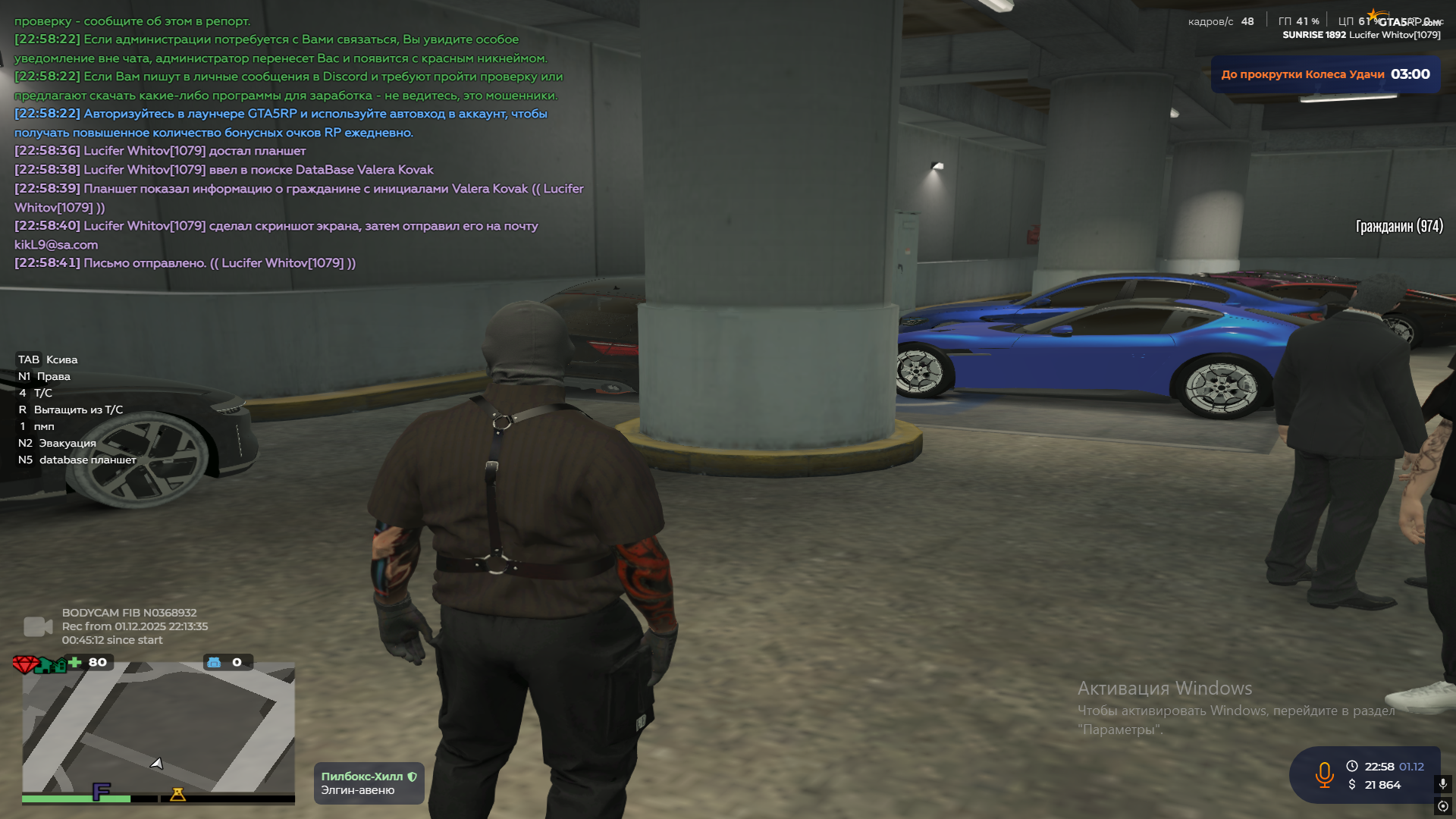Select the red gem marker on the minimap
Viewport: 1456px width, 819px height.
coord(25,665)
